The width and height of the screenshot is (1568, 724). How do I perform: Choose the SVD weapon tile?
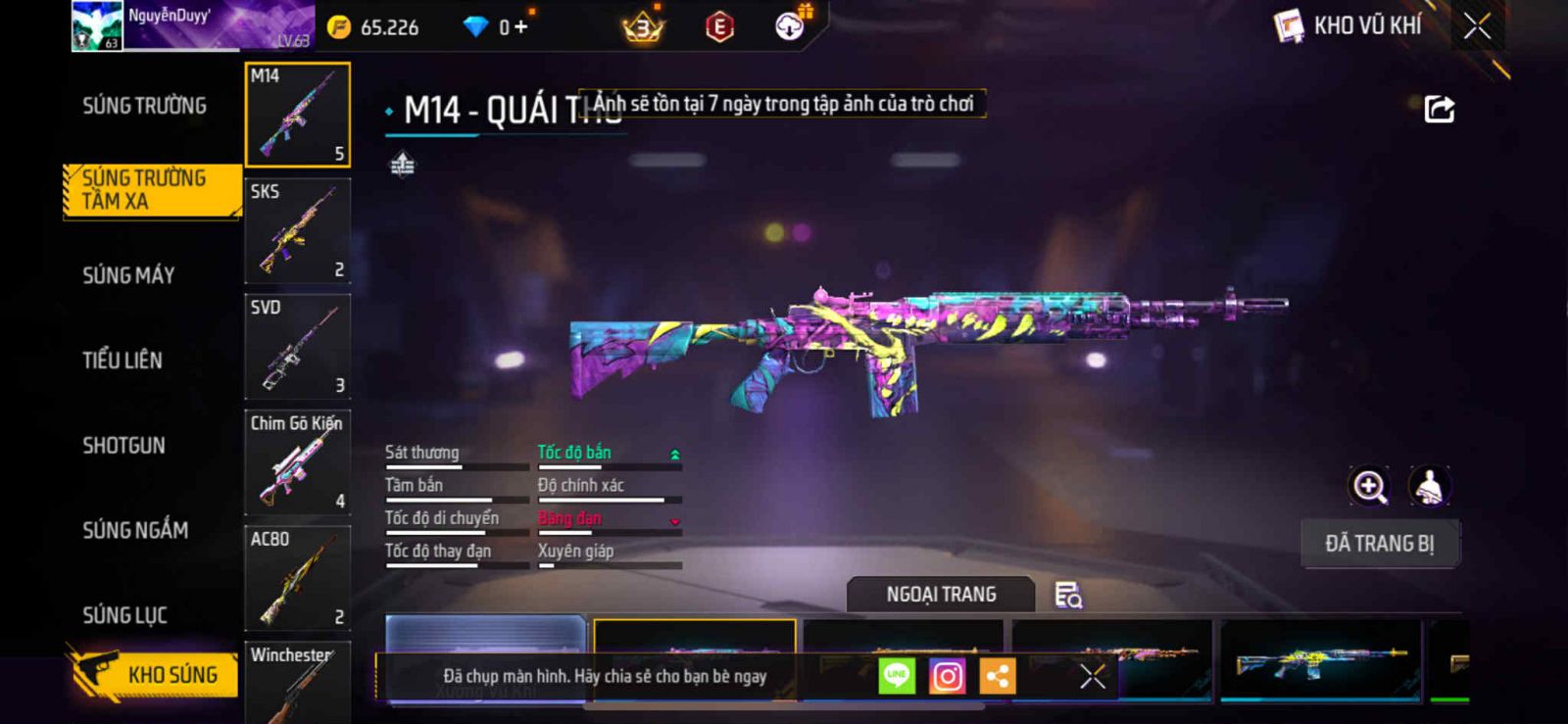click(x=297, y=347)
